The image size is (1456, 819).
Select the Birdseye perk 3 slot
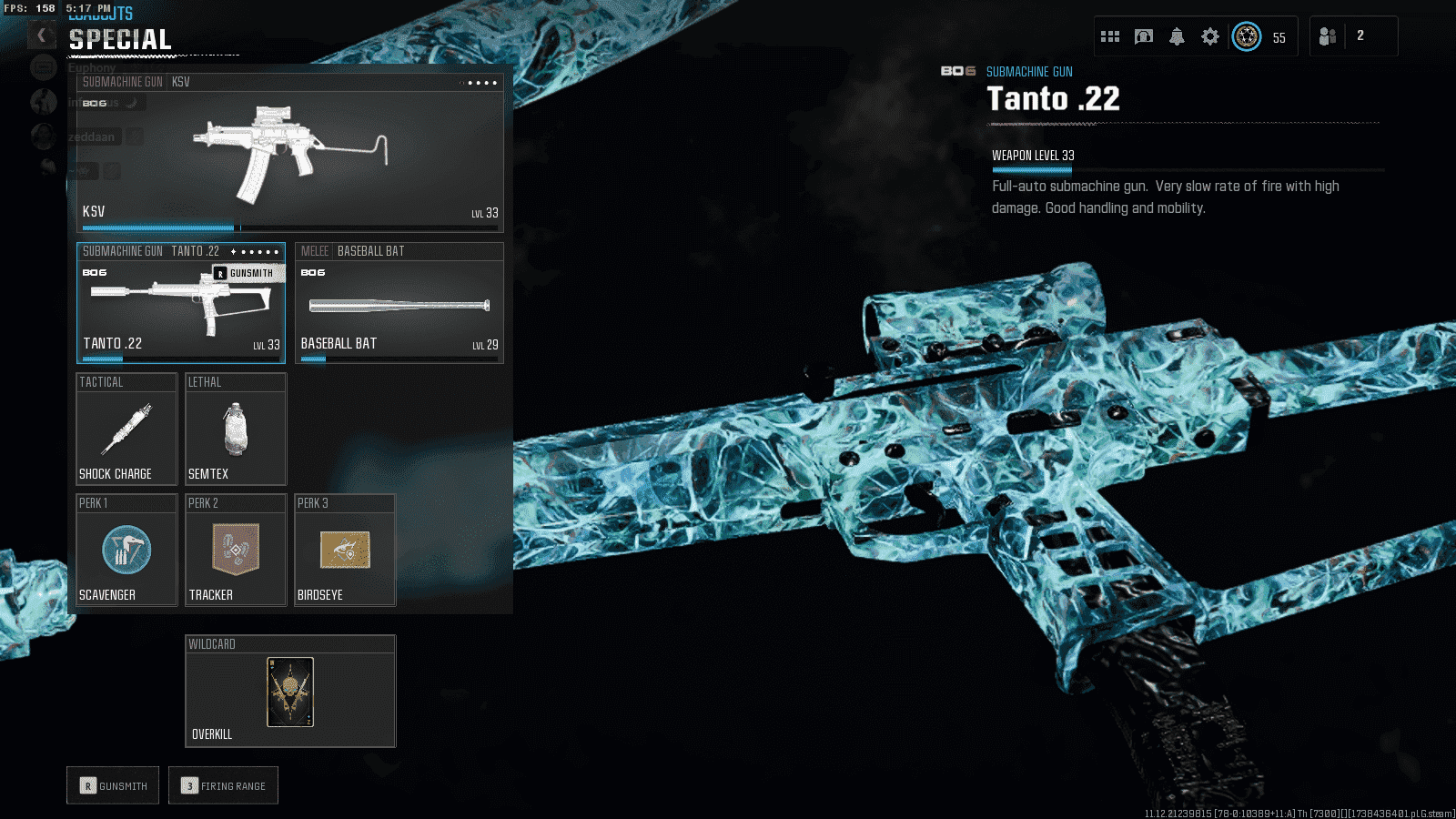pyautogui.click(x=345, y=551)
